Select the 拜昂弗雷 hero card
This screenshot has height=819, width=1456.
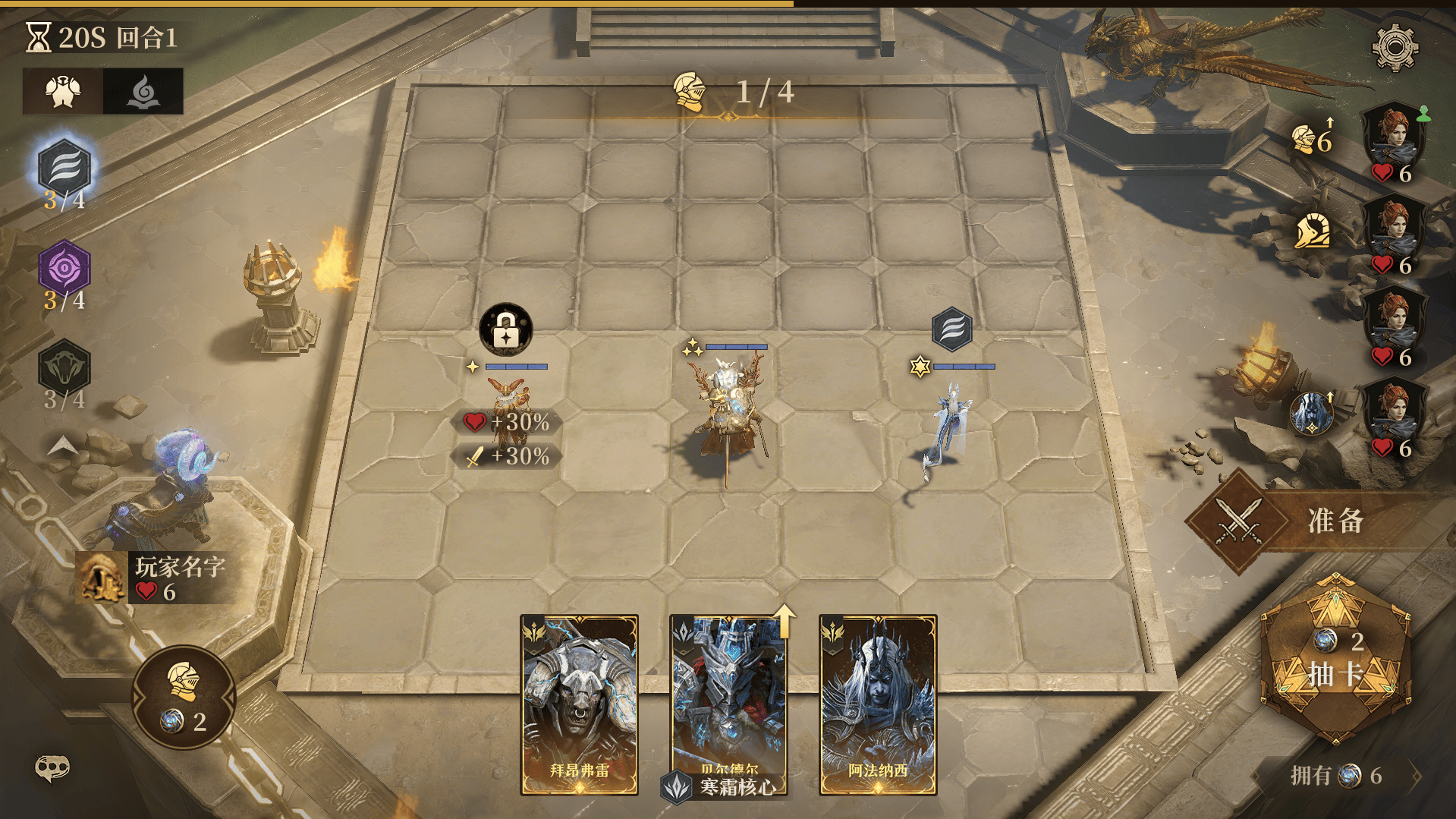pyautogui.click(x=579, y=704)
